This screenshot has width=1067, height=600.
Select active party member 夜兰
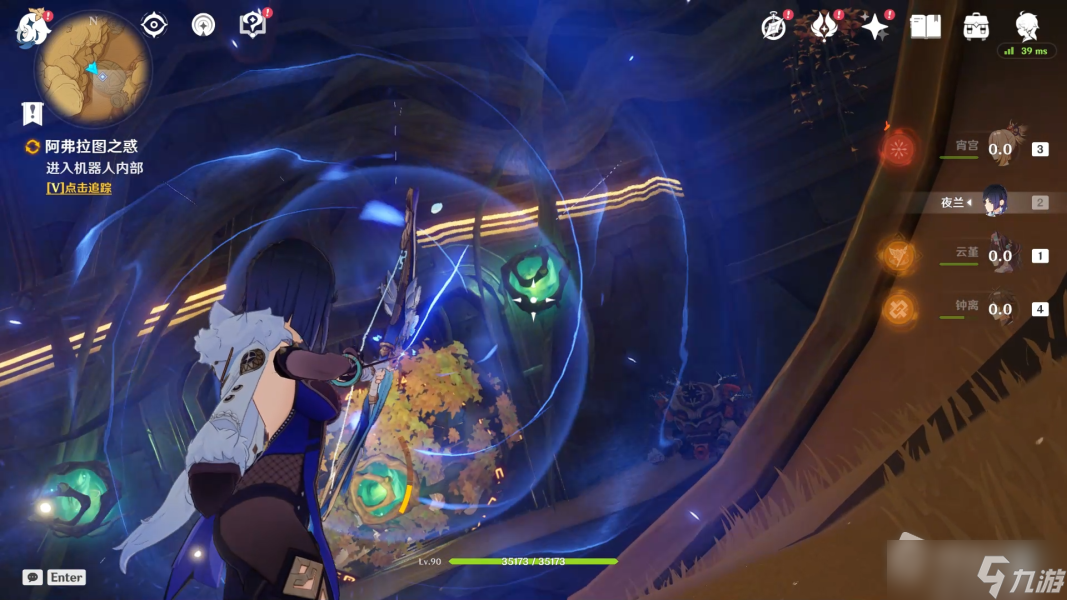pyautogui.click(x=995, y=202)
